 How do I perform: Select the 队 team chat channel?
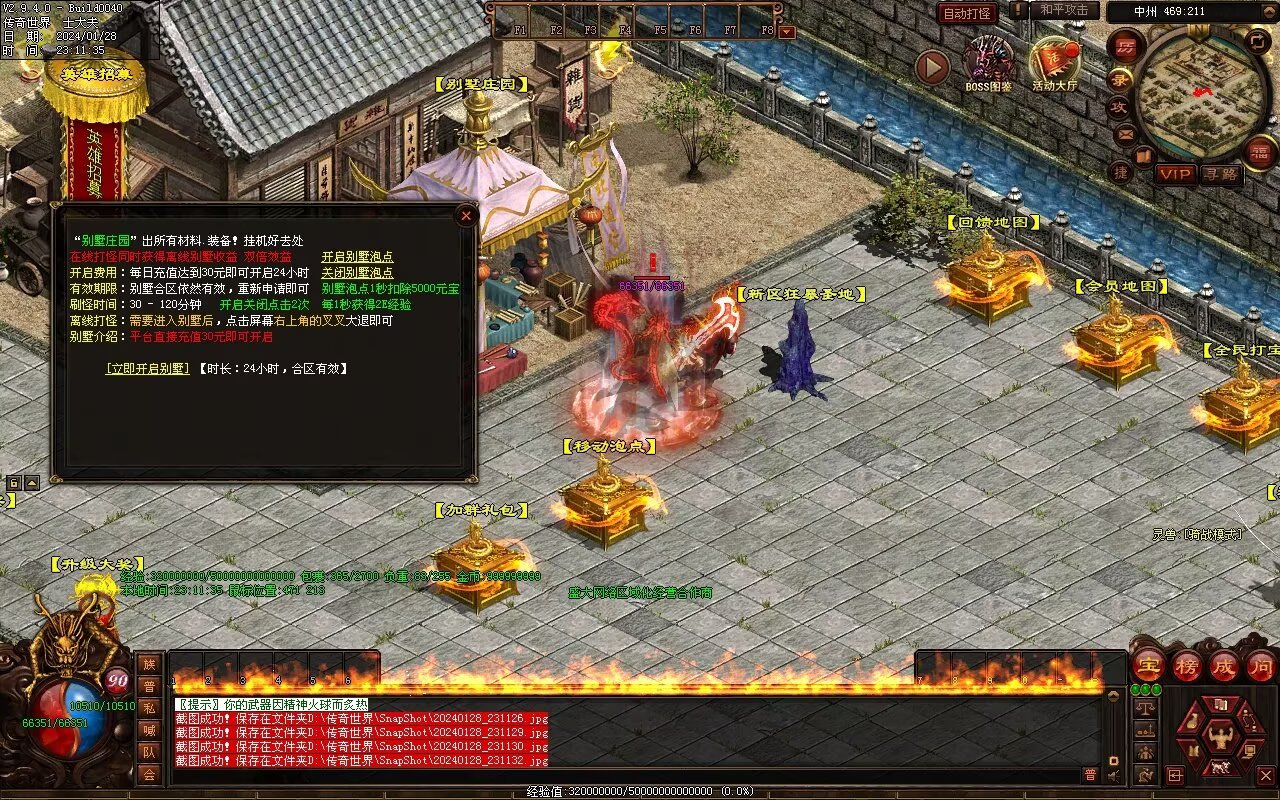tap(149, 752)
